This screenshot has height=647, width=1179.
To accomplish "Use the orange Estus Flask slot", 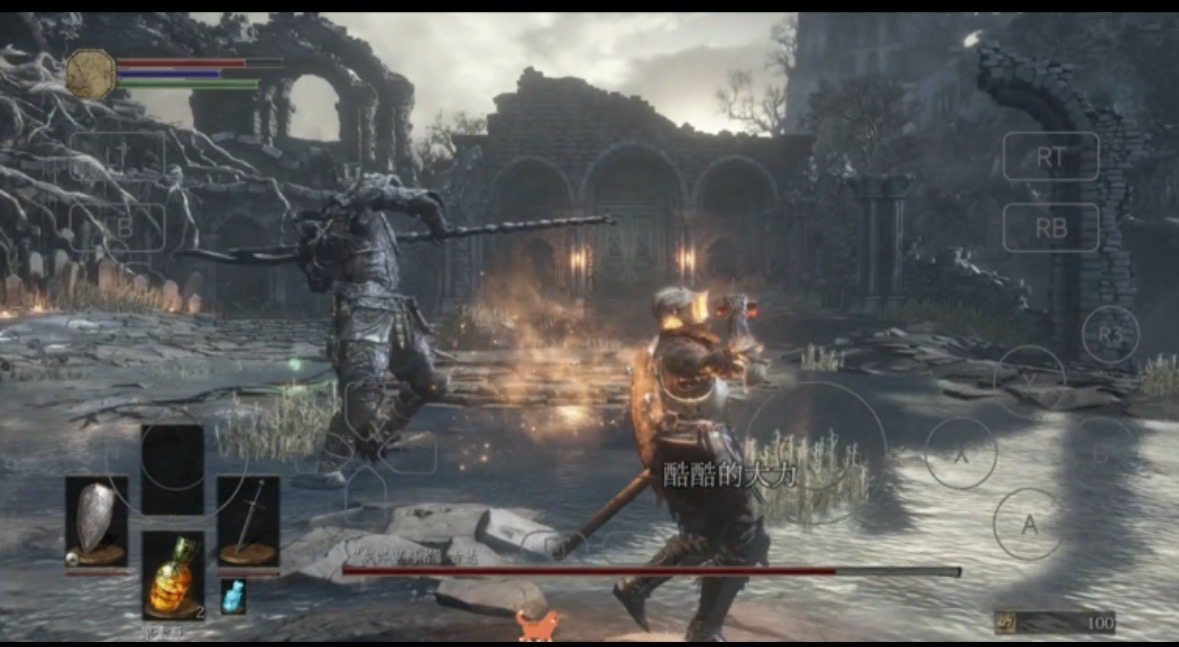I will click(x=173, y=575).
